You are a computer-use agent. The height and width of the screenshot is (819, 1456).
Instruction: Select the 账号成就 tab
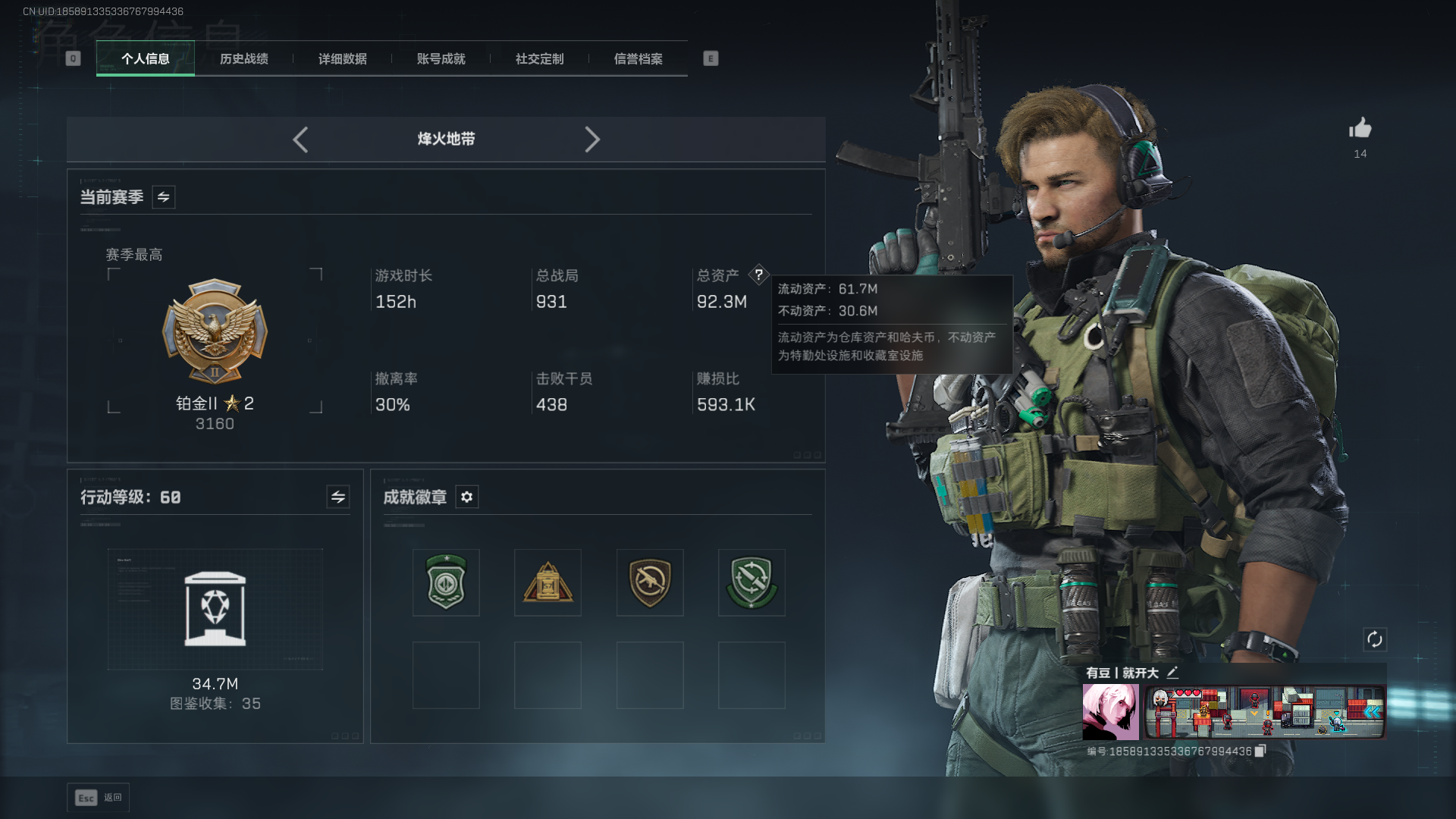(441, 59)
